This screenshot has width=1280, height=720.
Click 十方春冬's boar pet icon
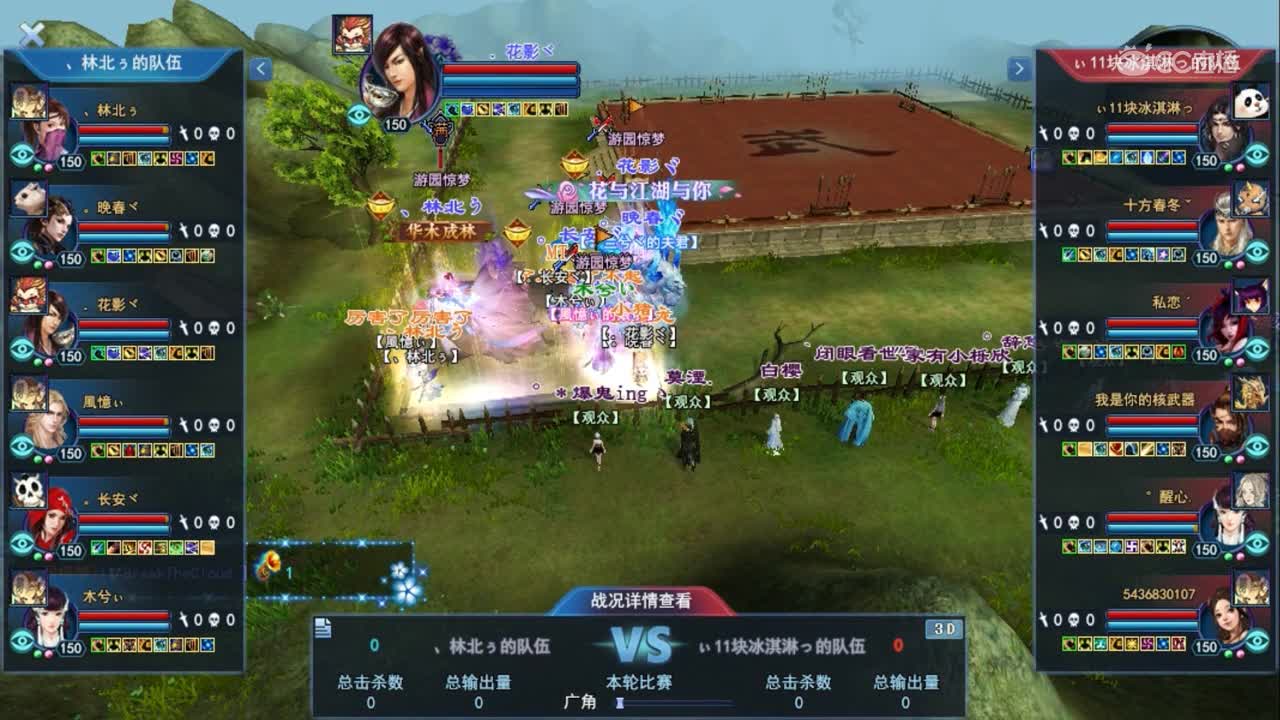point(1252,200)
